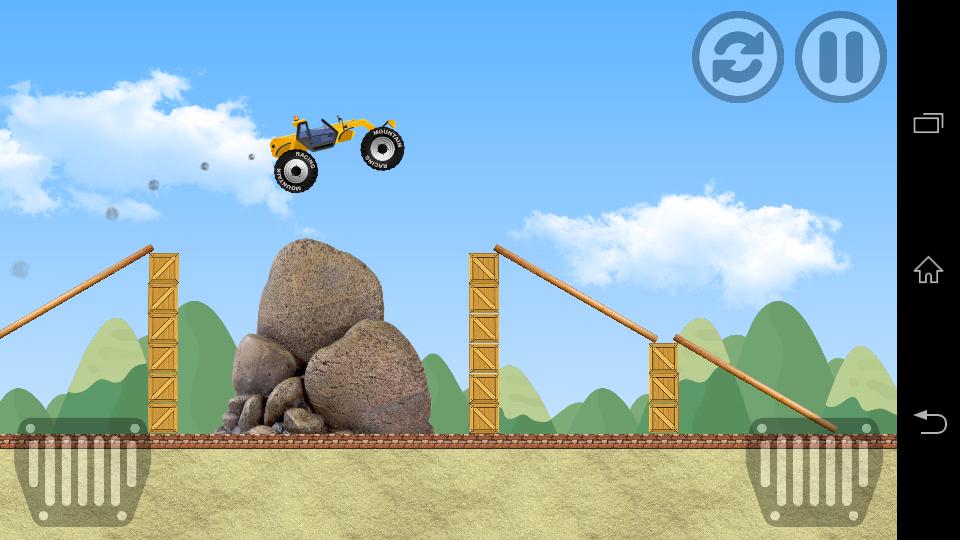Go to the Android home screen
The width and height of the screenshot is (960, 540).
928,270
